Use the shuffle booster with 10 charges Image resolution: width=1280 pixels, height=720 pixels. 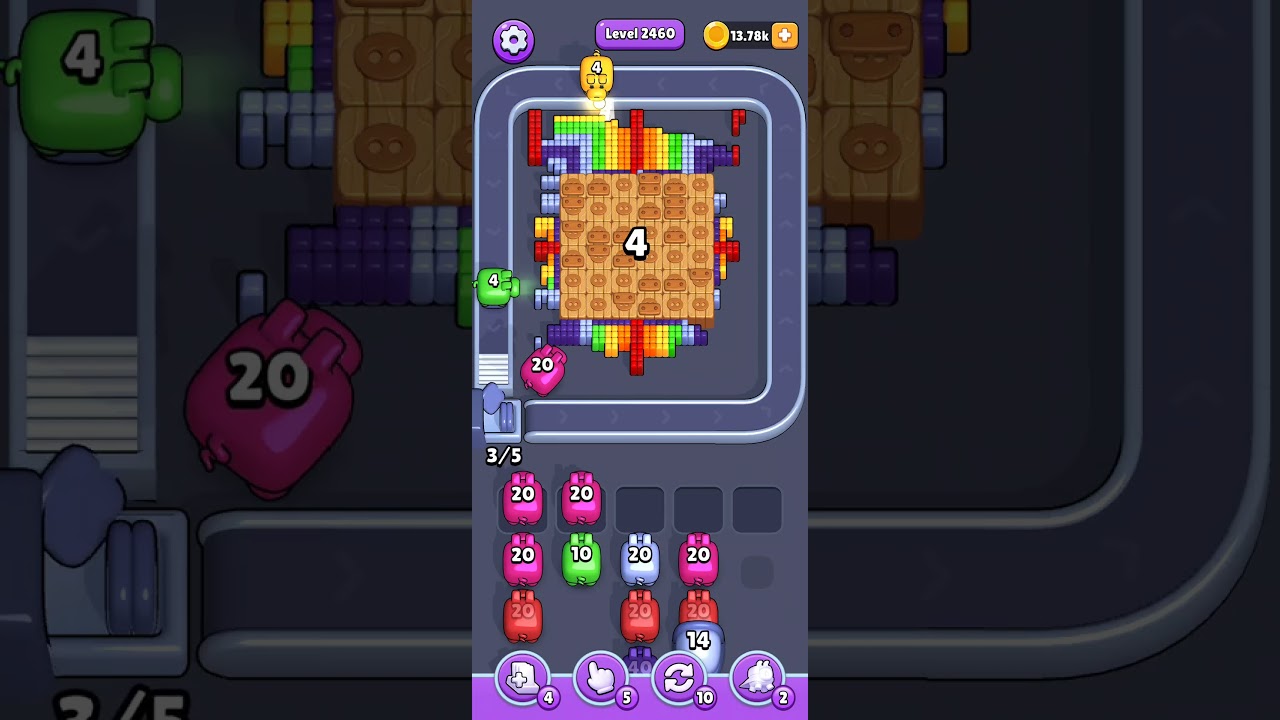click(681, 678)
